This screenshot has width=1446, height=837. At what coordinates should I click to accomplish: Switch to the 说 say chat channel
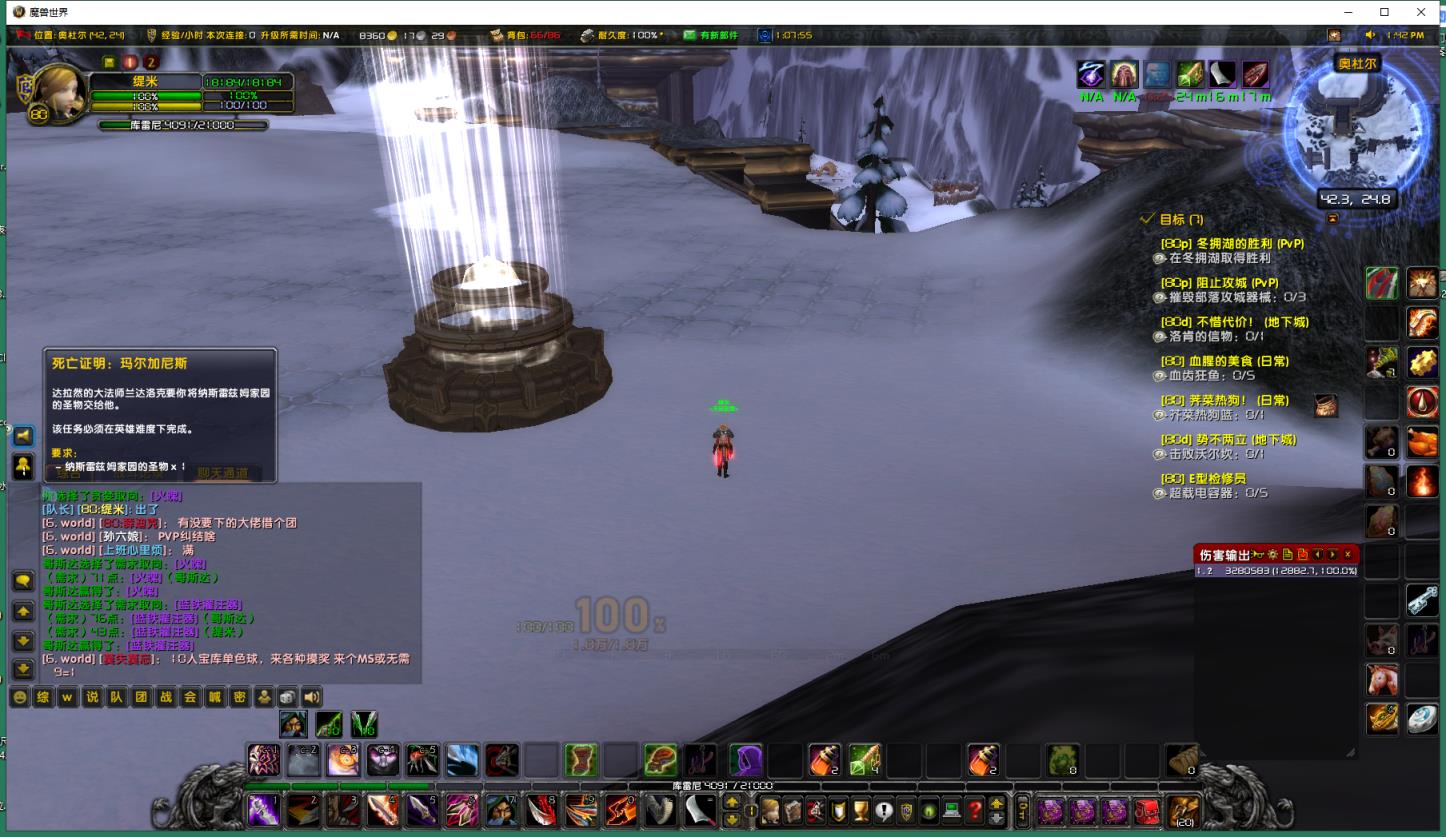(92, 697)
